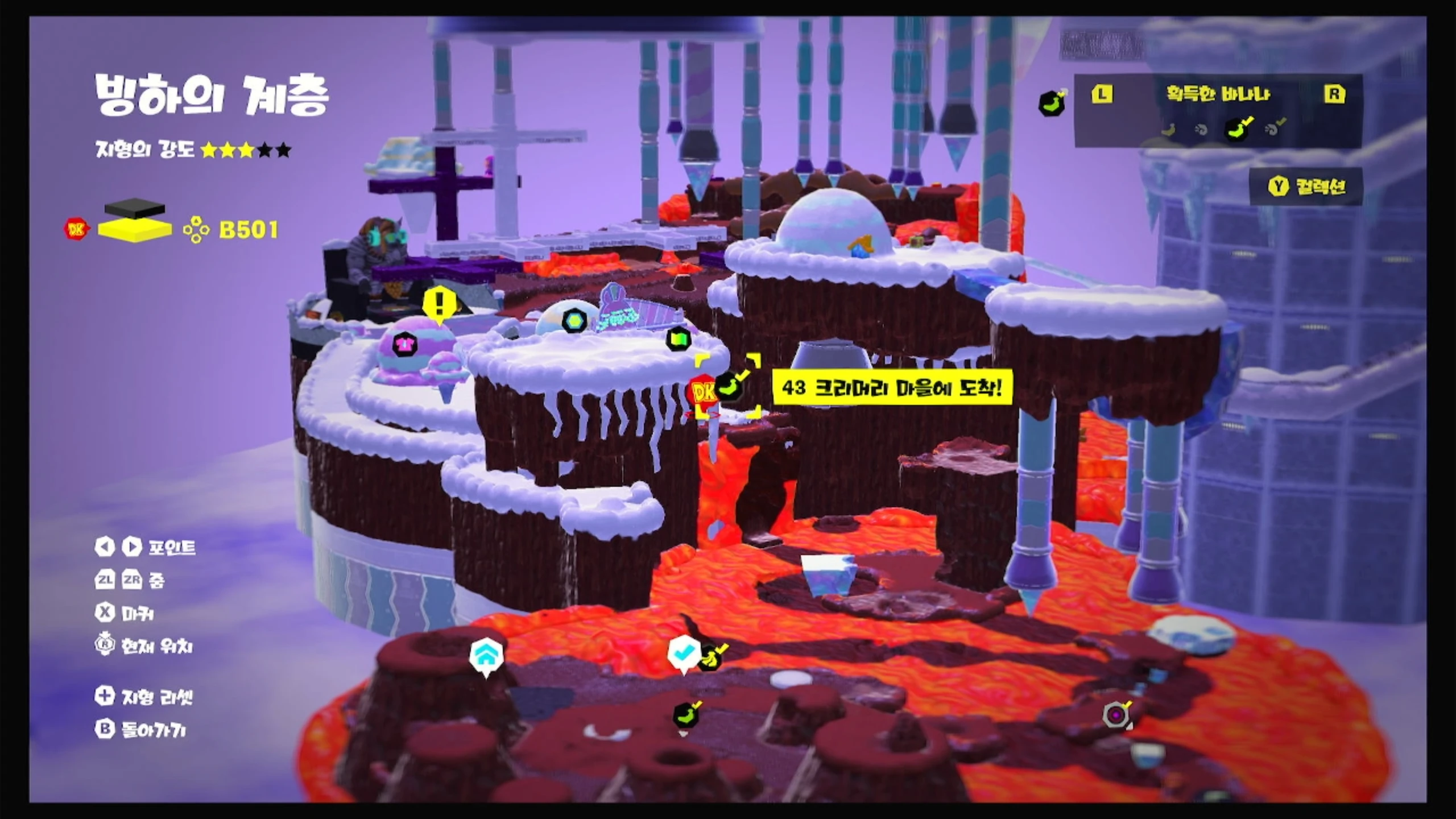The width and height of the screenshot is (1456, 819).
Task: Switch filter to uncollected bananas
Action: click(1169, 130)
